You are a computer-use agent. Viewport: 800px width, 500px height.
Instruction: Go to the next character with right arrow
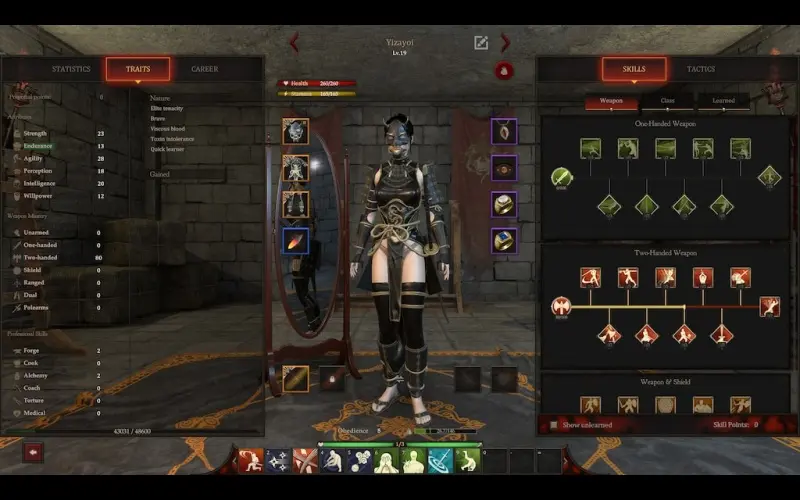506,42
